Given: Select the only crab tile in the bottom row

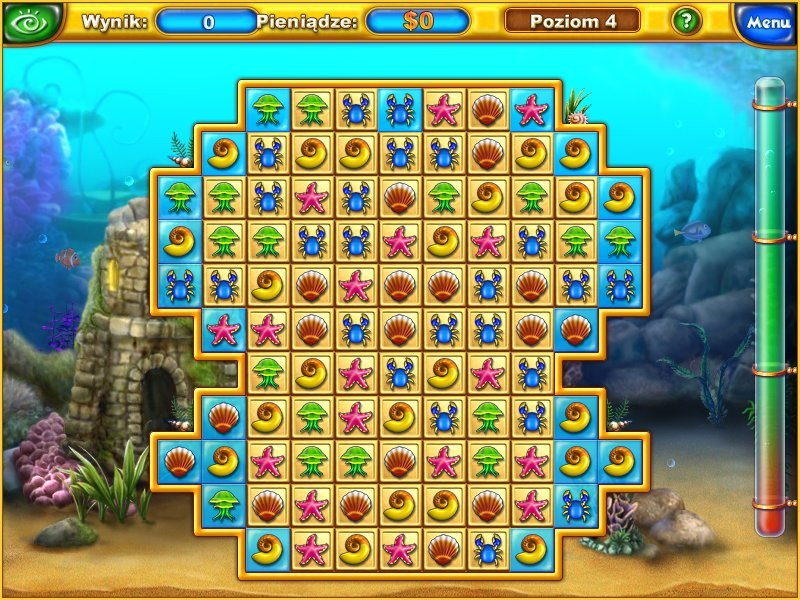Looking at the screenshot, I should 487,548.
